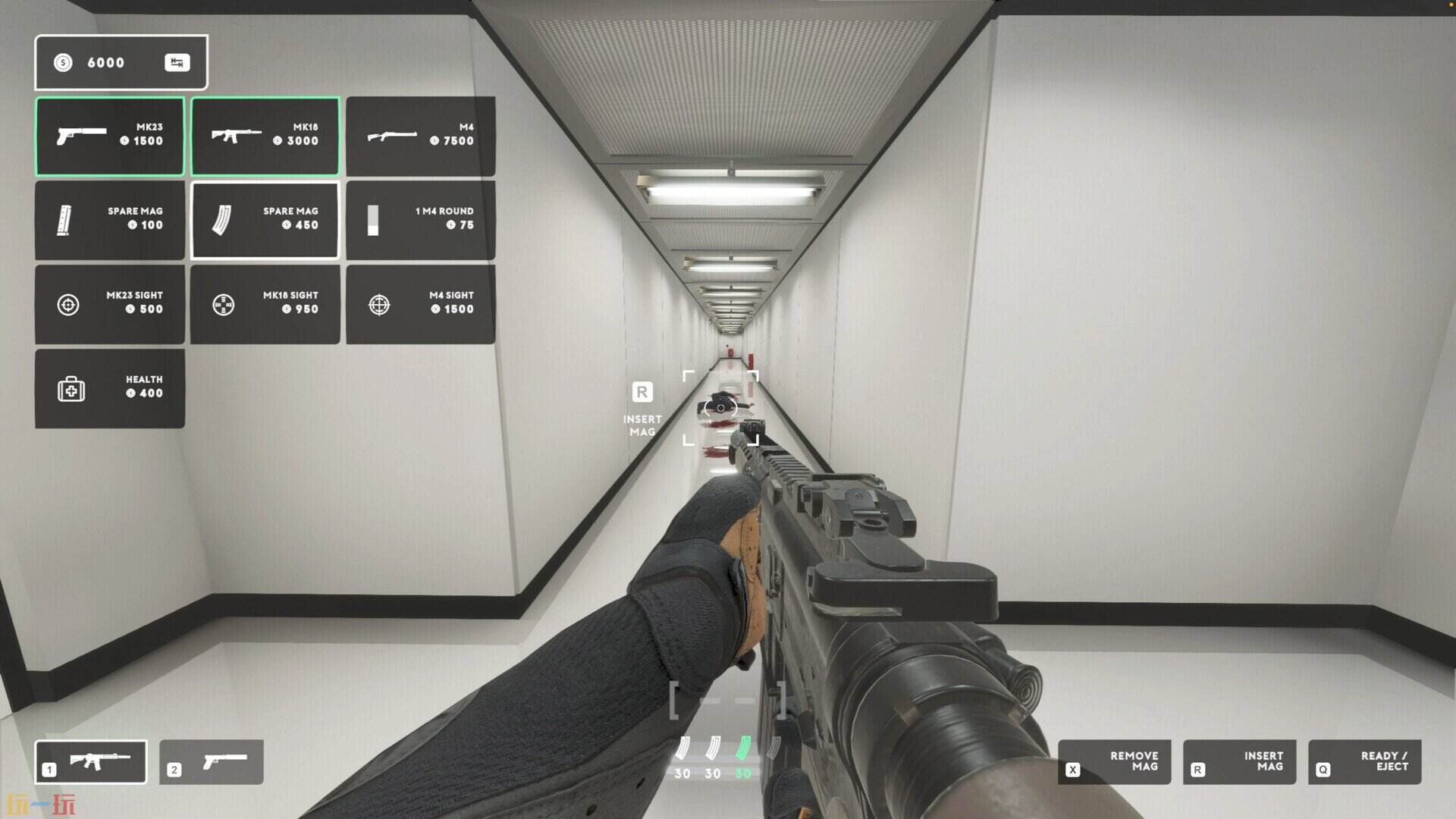Buy the M4 shotgun for 7500
The image size is (1456, 819).
[421, 136]
